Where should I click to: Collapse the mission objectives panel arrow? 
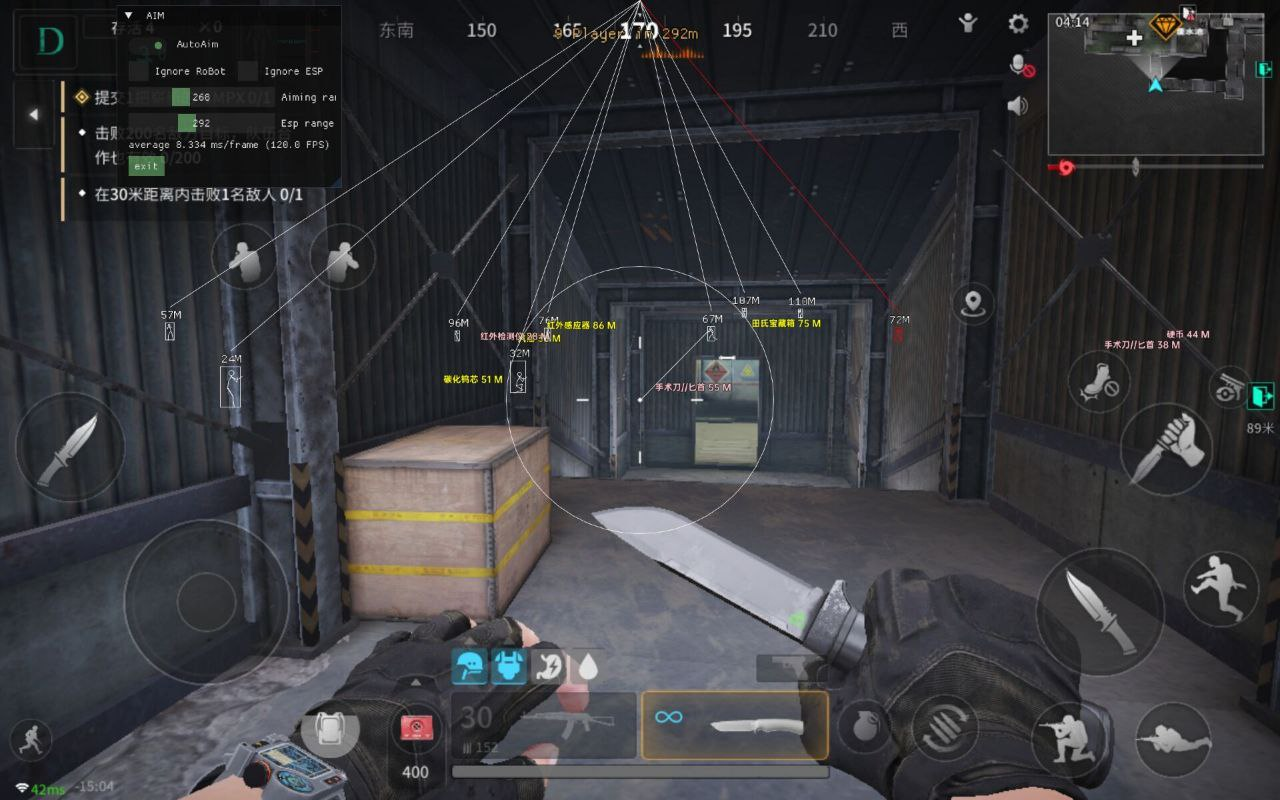coord(33,115)
